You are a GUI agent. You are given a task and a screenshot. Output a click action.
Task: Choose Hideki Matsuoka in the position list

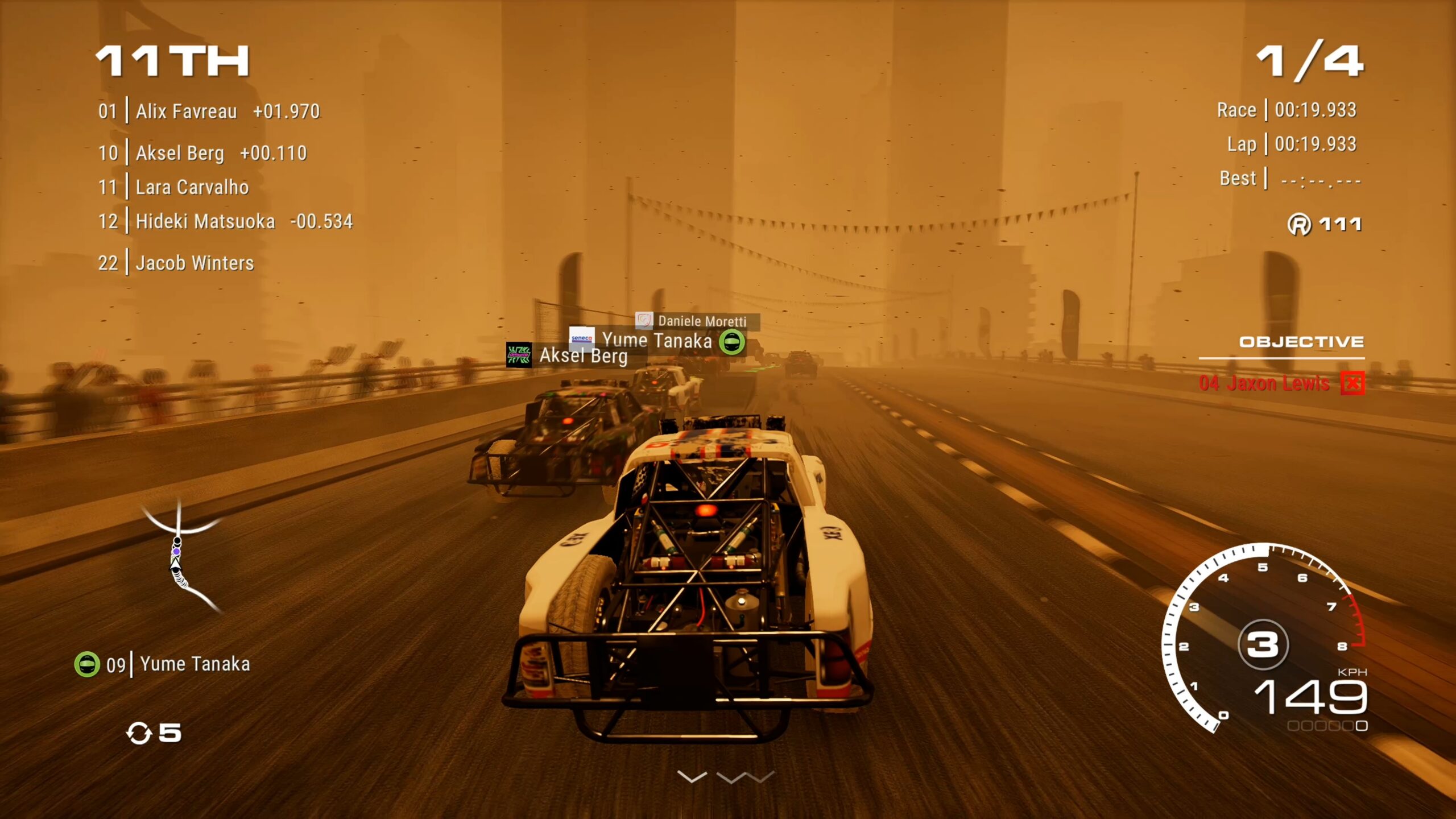pyautogui.click(x=205, y=221)
